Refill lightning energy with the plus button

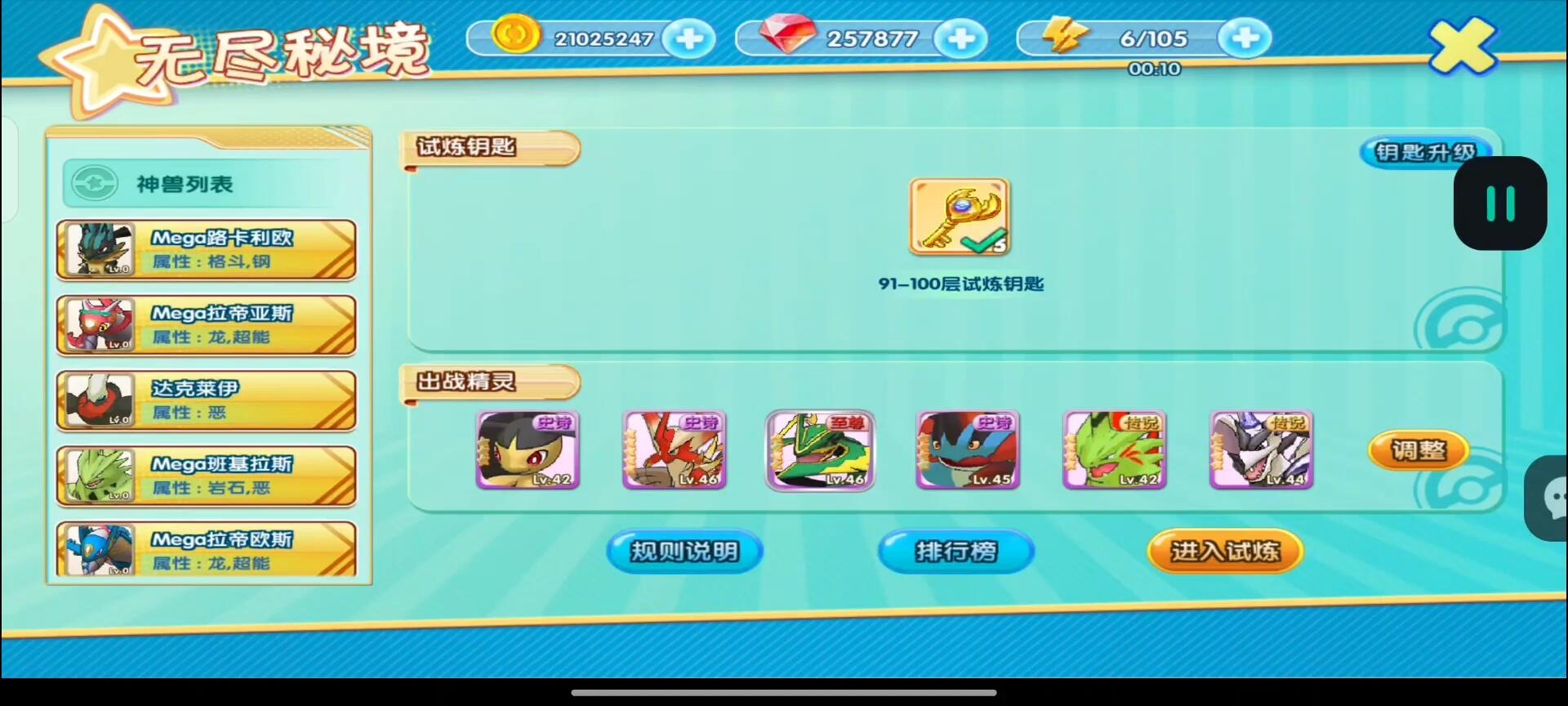[x=1244, y=38]
